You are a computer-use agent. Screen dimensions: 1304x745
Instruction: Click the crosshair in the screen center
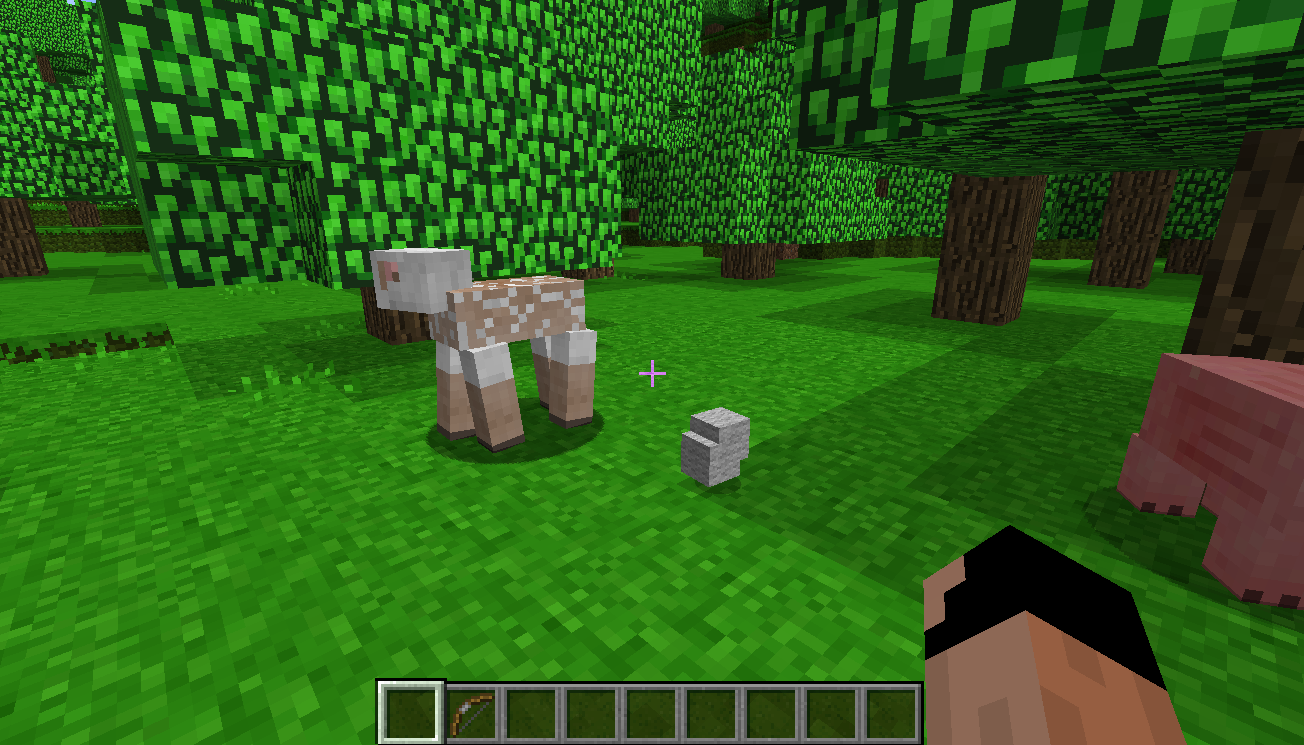click(x=652, y=373)
